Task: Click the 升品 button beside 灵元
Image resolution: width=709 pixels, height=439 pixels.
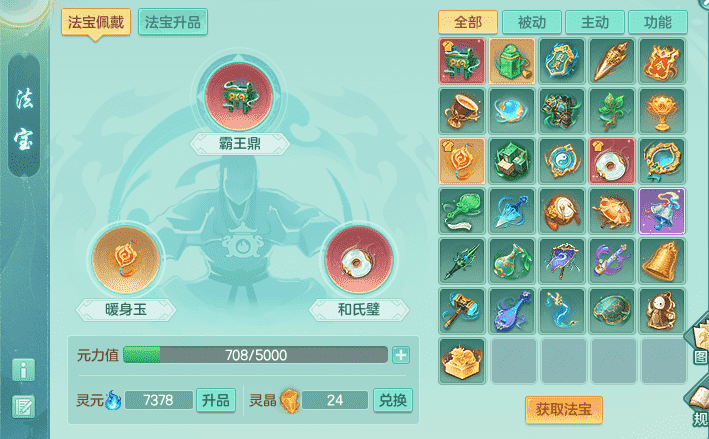Action: click(216, 400)
